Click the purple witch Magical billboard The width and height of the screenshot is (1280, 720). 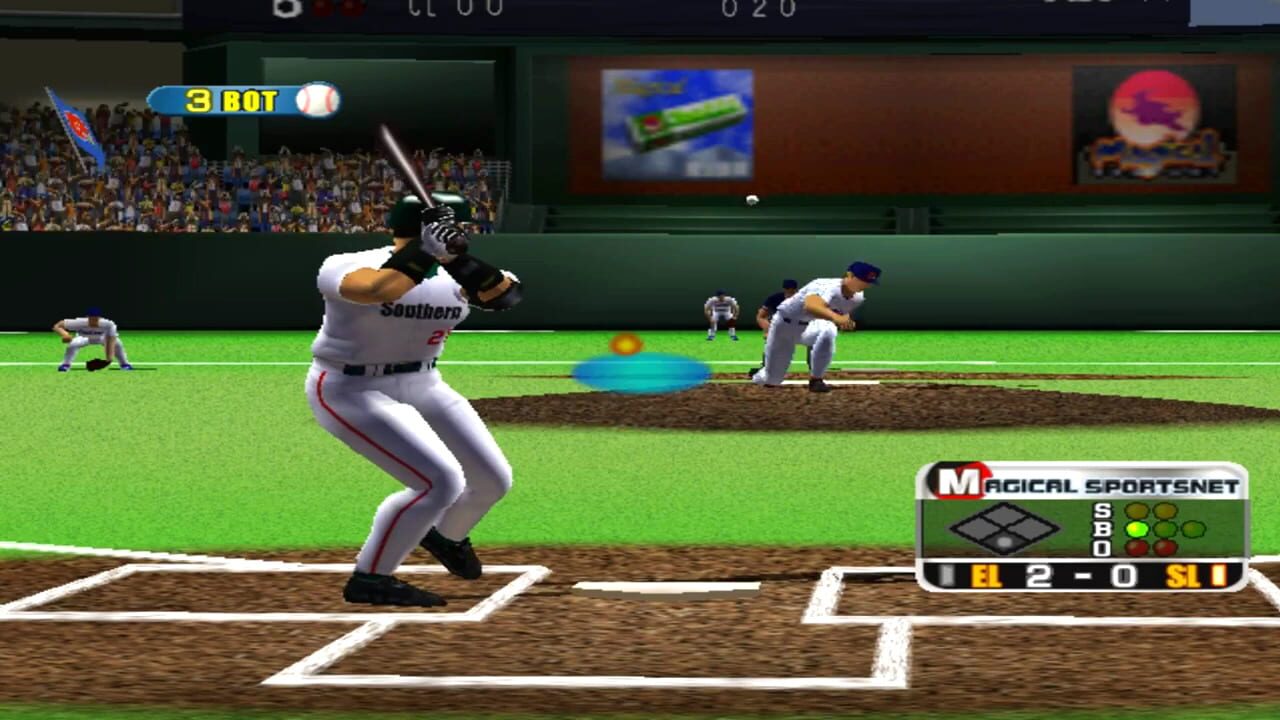pyautogui.click(x=1152, y=120)
